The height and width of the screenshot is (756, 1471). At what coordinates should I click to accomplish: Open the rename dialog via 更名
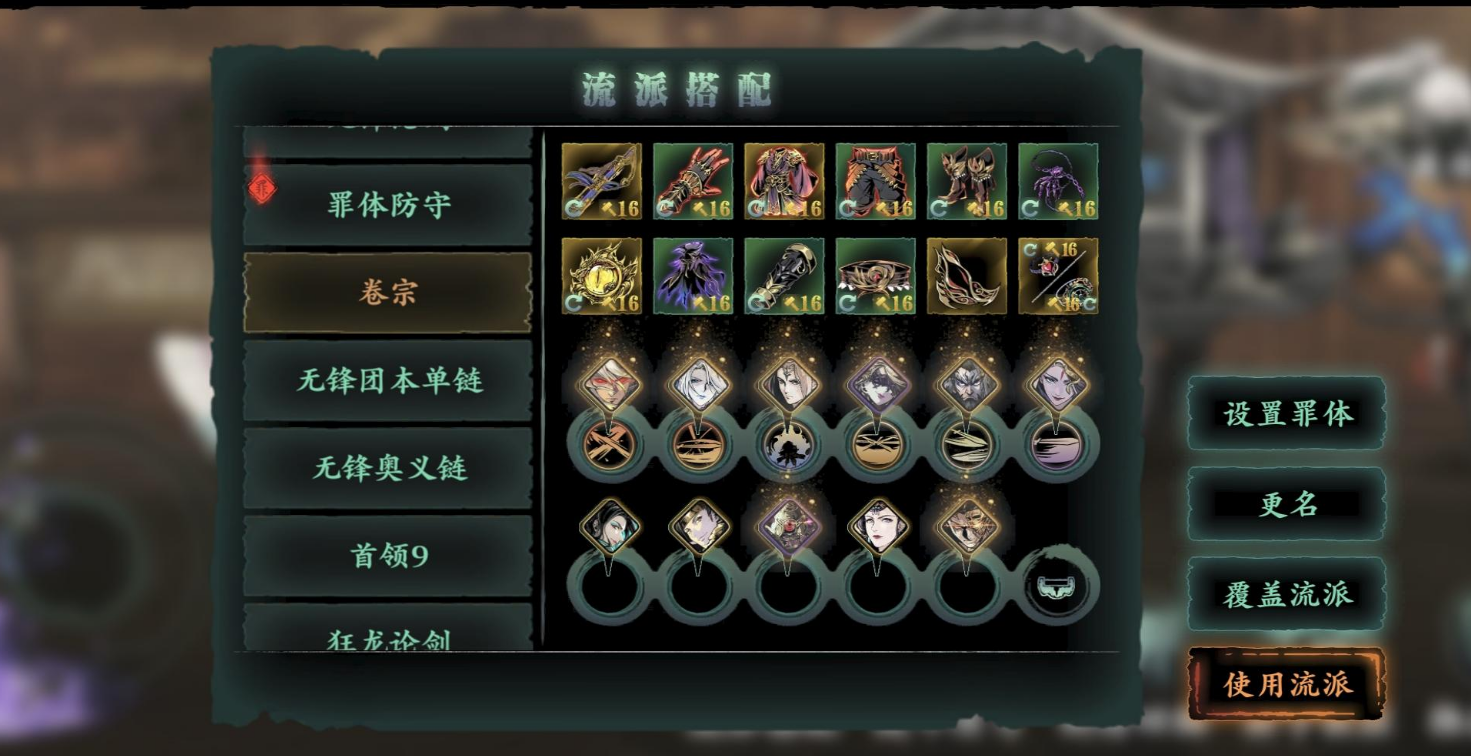click(1285, 504)
